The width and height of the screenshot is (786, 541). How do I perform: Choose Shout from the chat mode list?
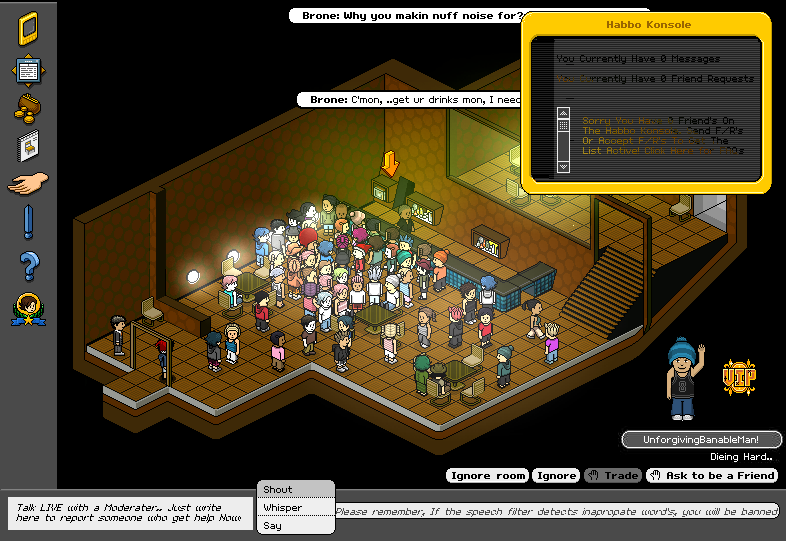pos(279,490)
